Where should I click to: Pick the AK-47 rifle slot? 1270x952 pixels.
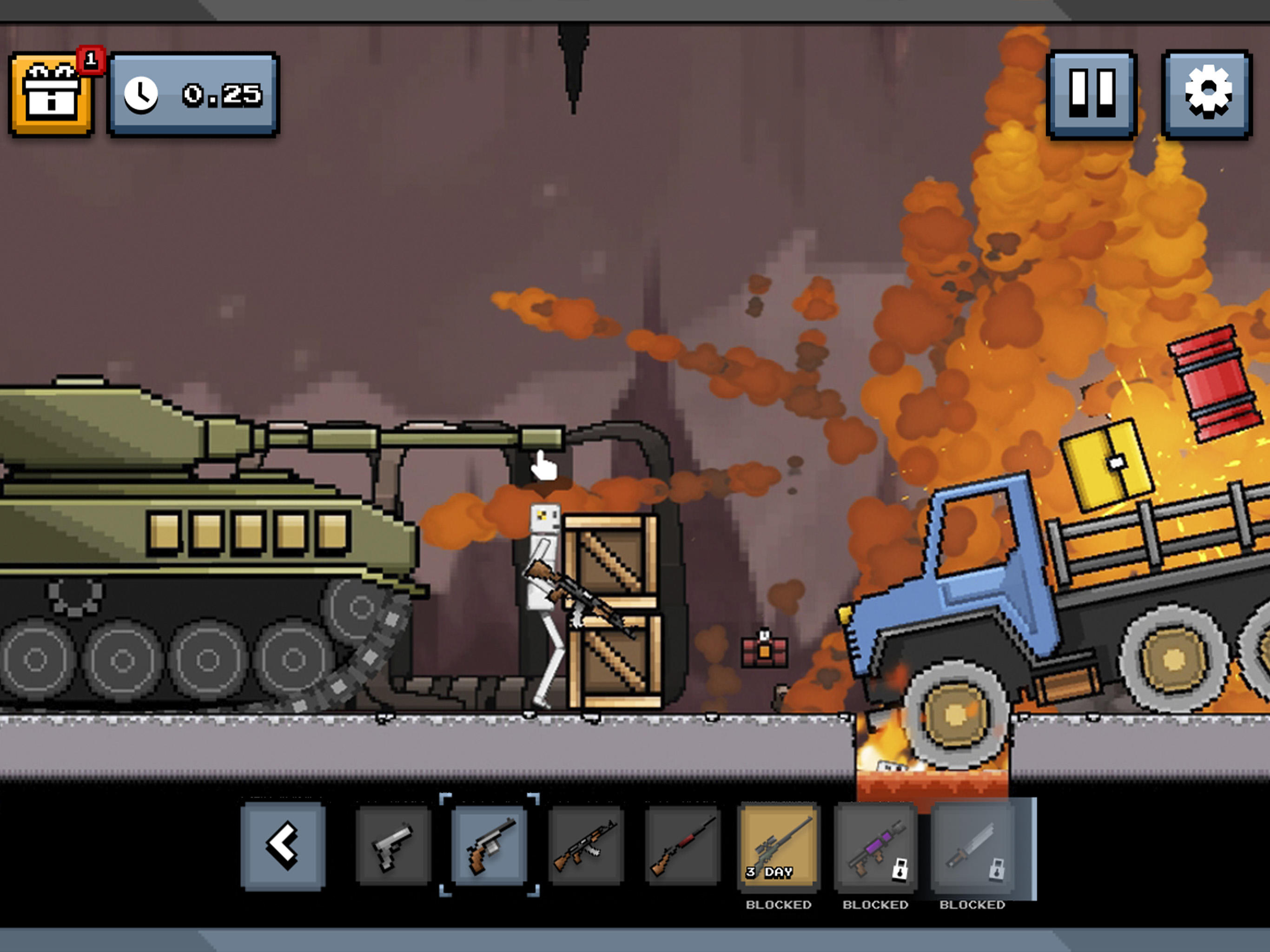586,846
